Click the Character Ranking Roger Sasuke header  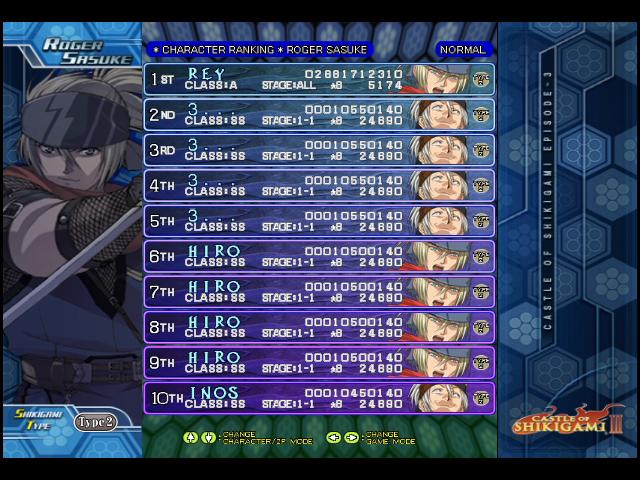[258, 49]
